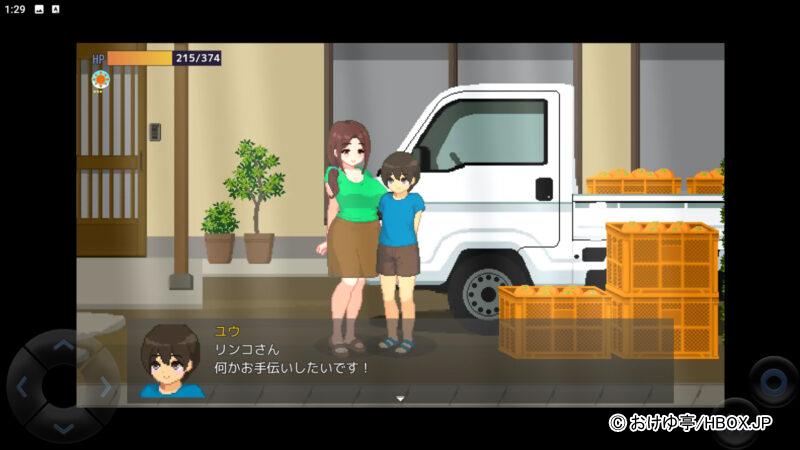
Task: Tap the round blue-ringed action button
Action: pyautogui.click(x=773, y=380)
